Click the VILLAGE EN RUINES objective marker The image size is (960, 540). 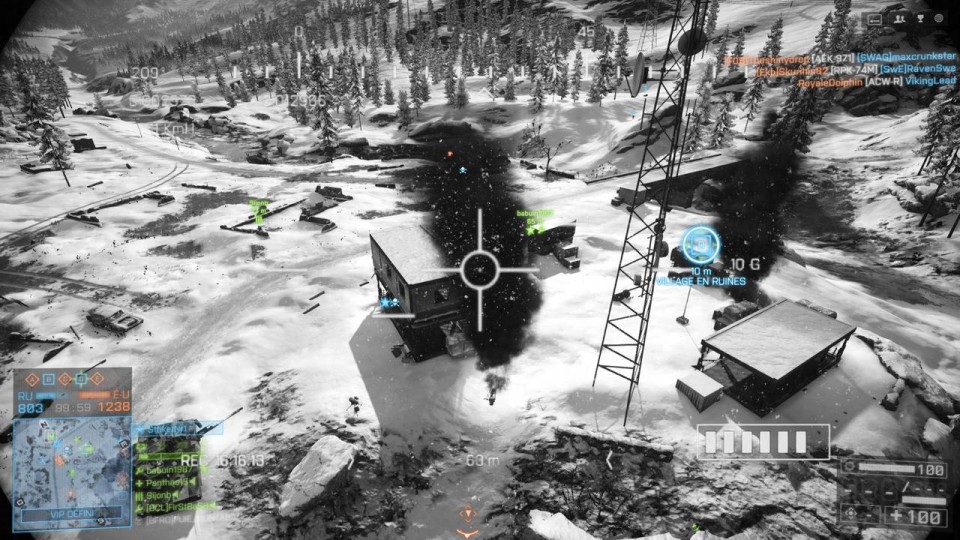coord(700,245)
